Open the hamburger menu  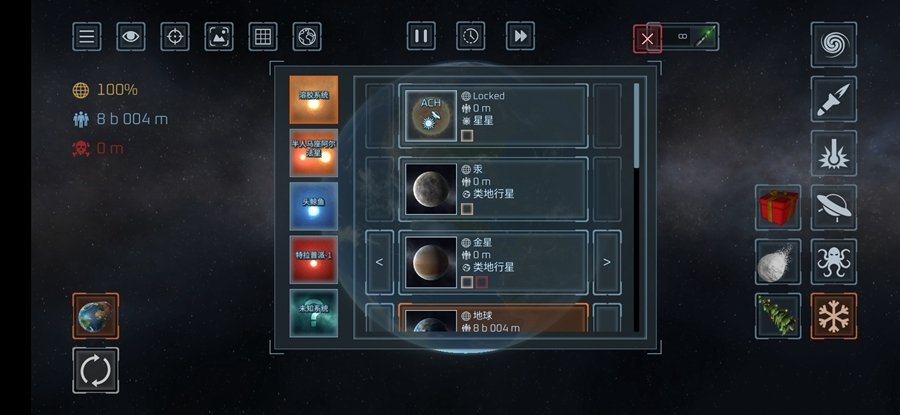click(x=87, y=37)
